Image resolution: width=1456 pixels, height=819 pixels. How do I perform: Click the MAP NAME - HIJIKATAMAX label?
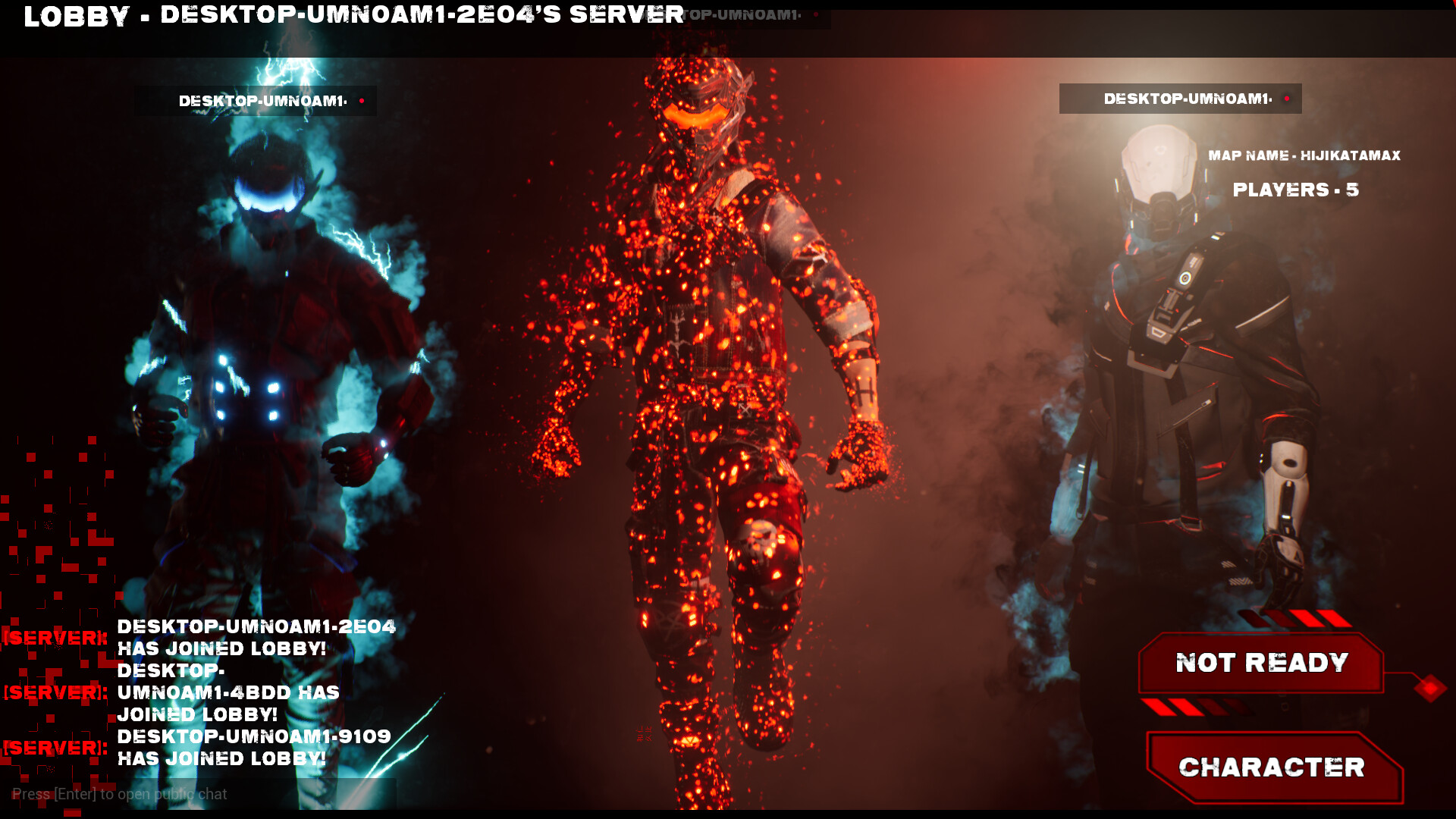point(1306,155)
